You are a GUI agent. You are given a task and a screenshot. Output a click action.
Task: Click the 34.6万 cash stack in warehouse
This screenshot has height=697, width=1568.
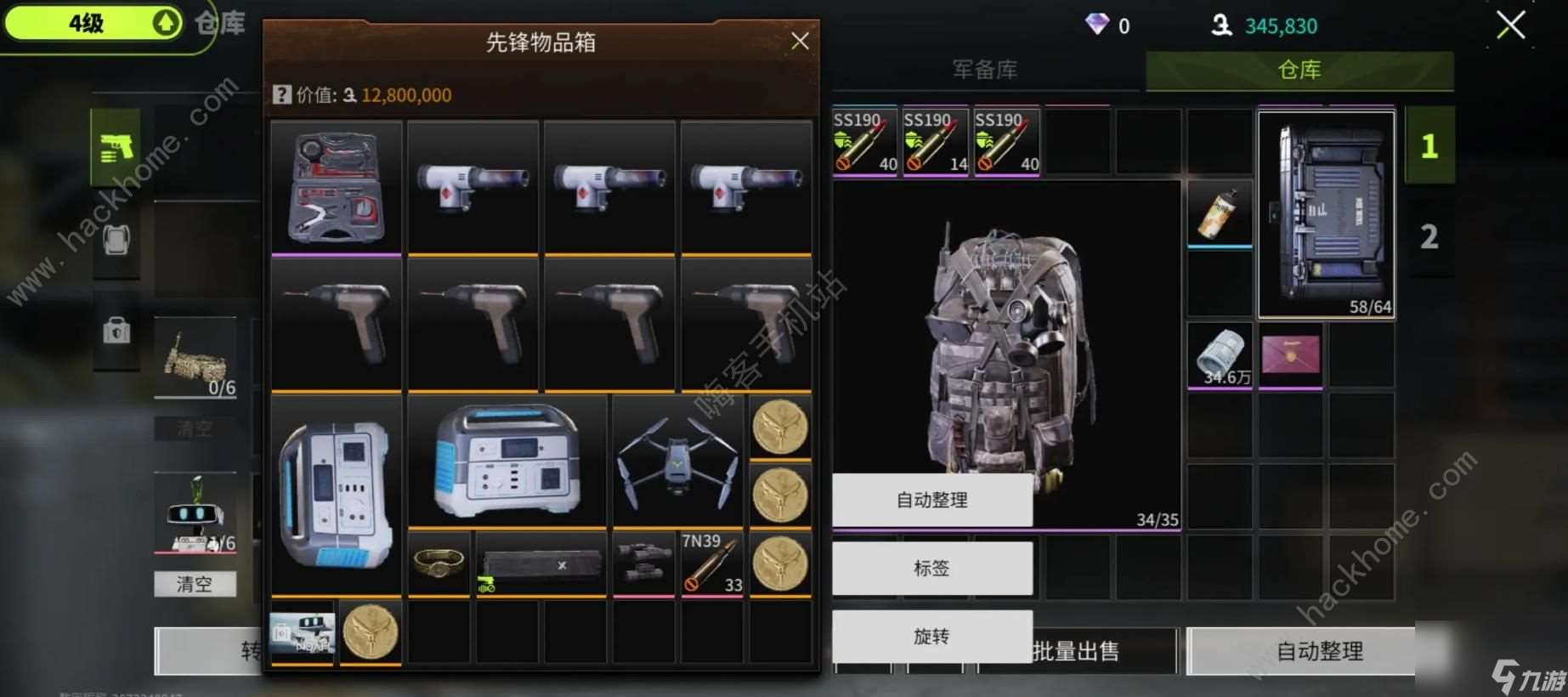coord(1220,354)
